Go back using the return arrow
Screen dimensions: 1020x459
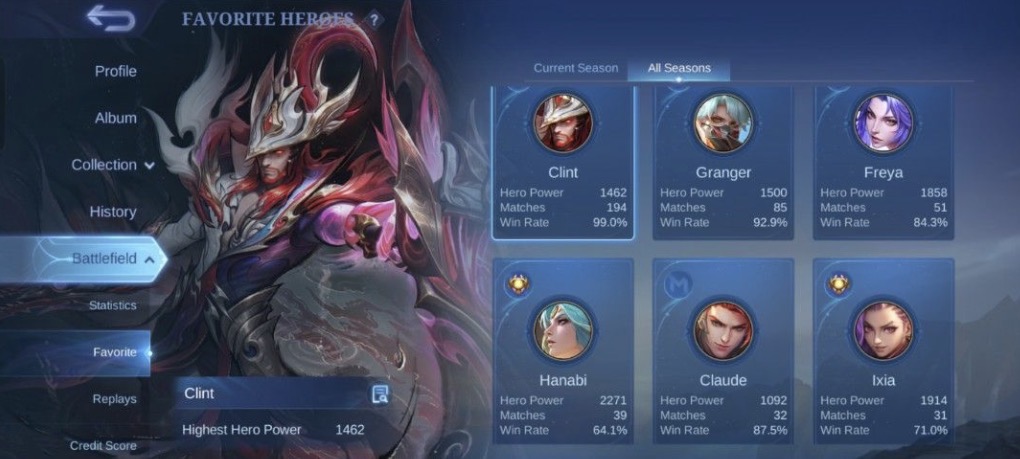(110, 17)
